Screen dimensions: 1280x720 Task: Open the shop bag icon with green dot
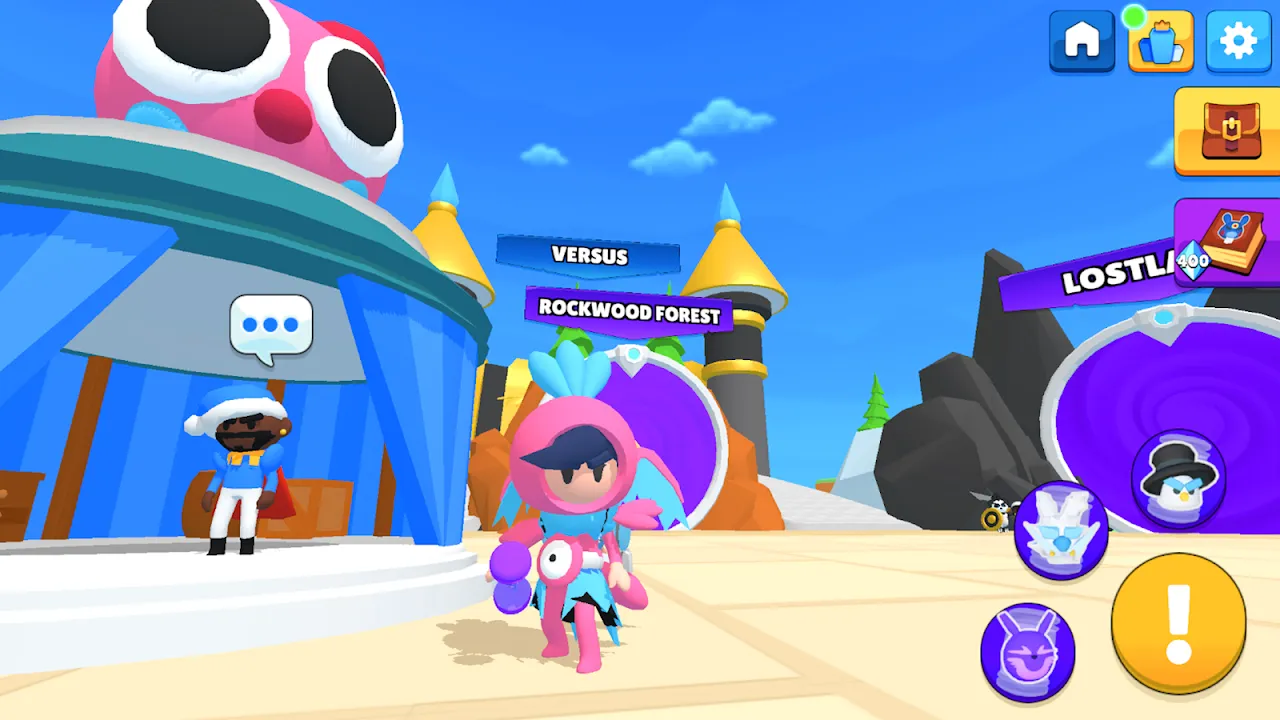[x=1160, y=41]
